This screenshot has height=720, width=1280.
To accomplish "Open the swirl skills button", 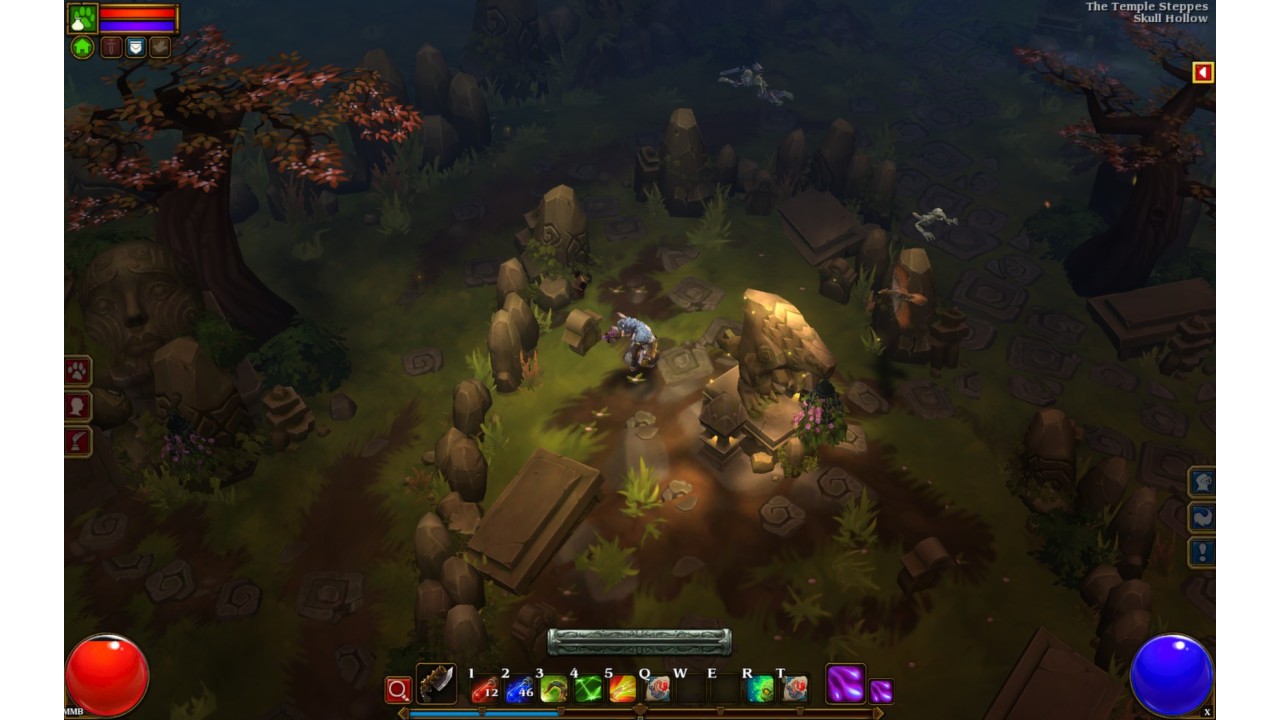I will tap(1201, 517).
